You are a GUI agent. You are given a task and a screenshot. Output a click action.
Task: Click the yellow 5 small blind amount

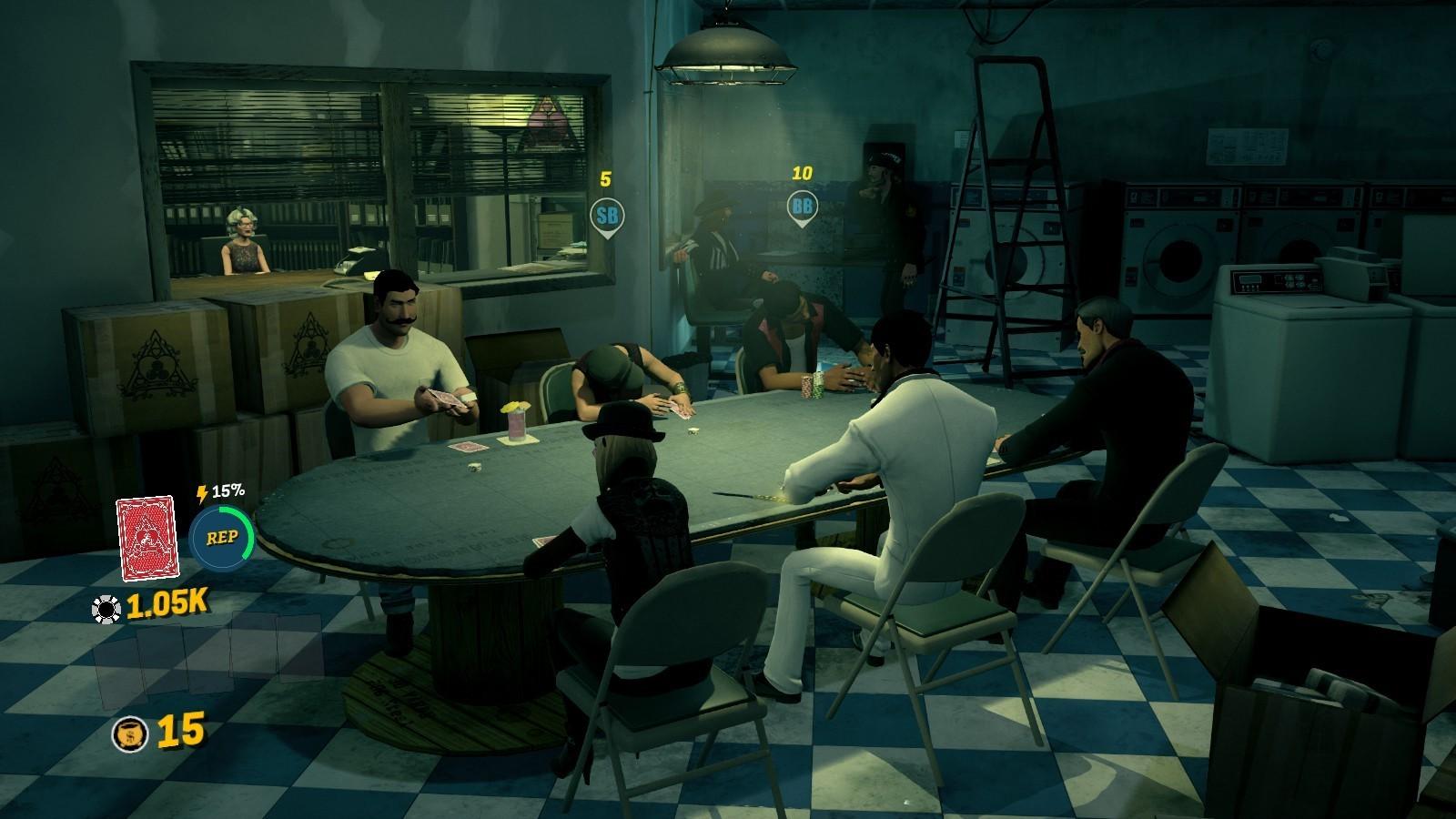(x=606, y=178)
